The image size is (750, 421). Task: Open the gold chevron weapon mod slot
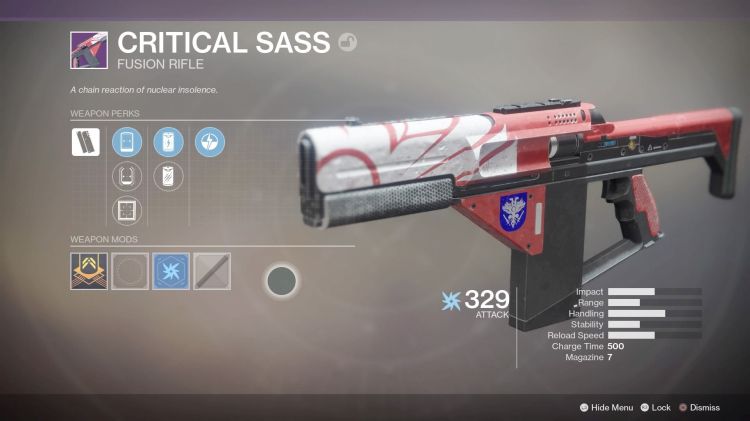[x=88, y=270]
